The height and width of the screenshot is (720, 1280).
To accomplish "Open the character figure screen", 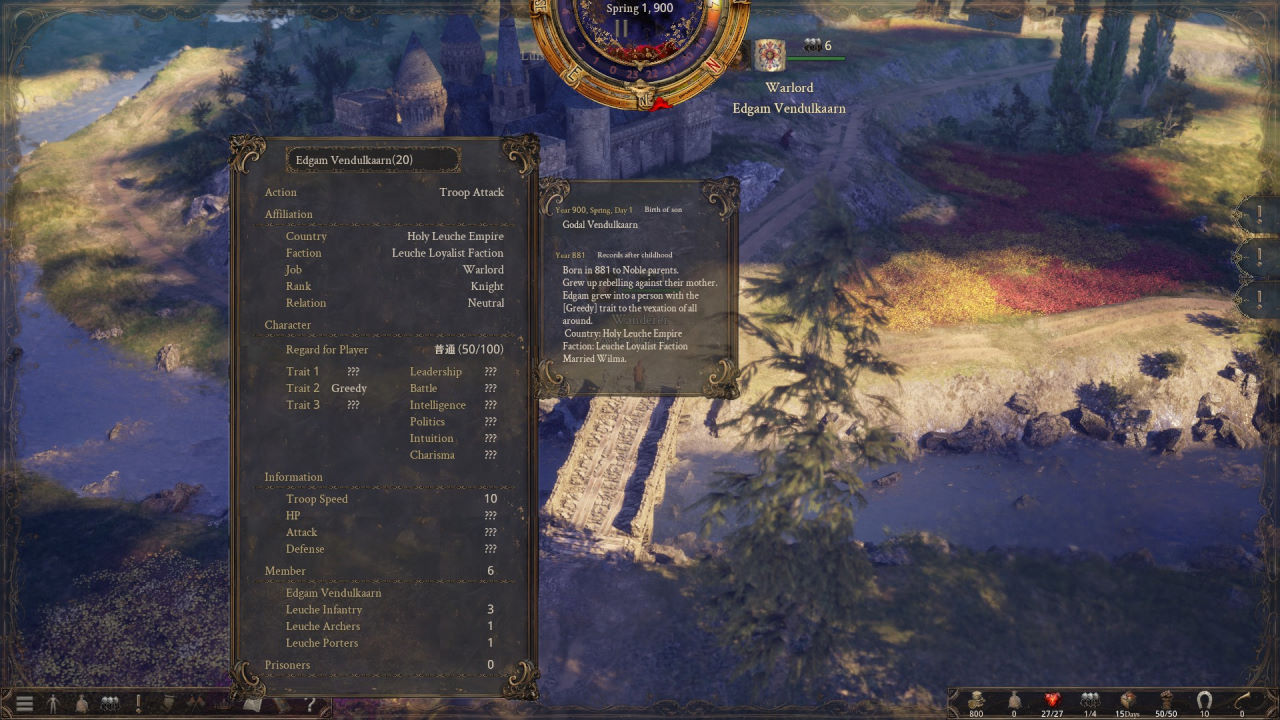I will (x=53, y=704).
